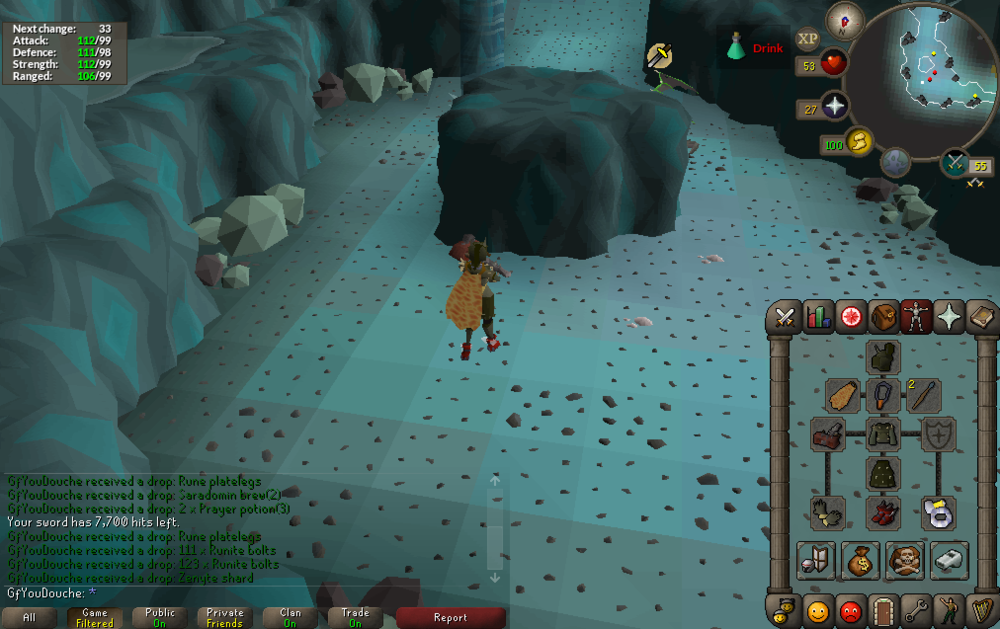Show Items Kept on Death skull button
The width and height of the screenshot is (1000, 629).
click(905, 561)
